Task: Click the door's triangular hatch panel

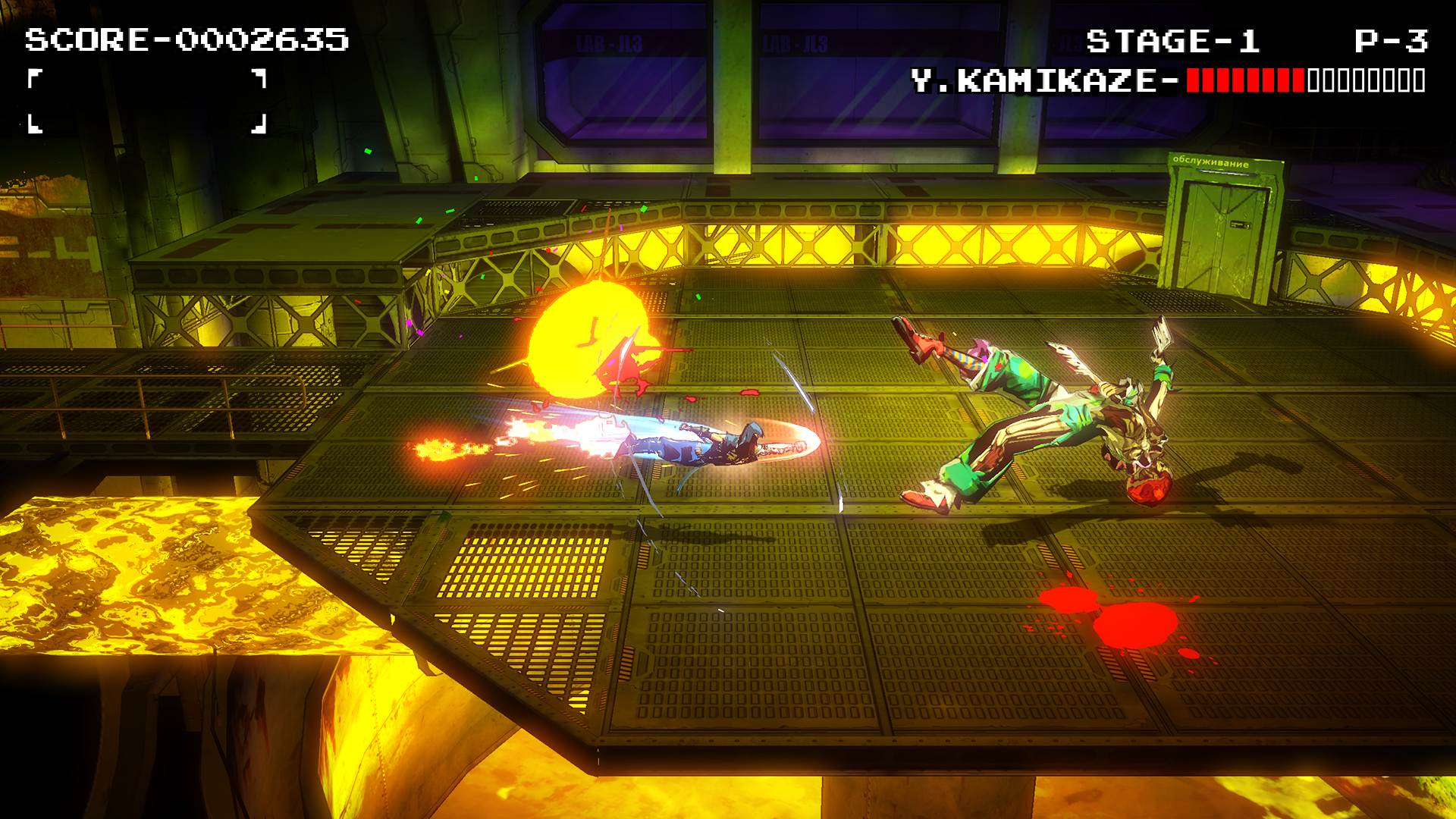Action: click(1224, 198)
